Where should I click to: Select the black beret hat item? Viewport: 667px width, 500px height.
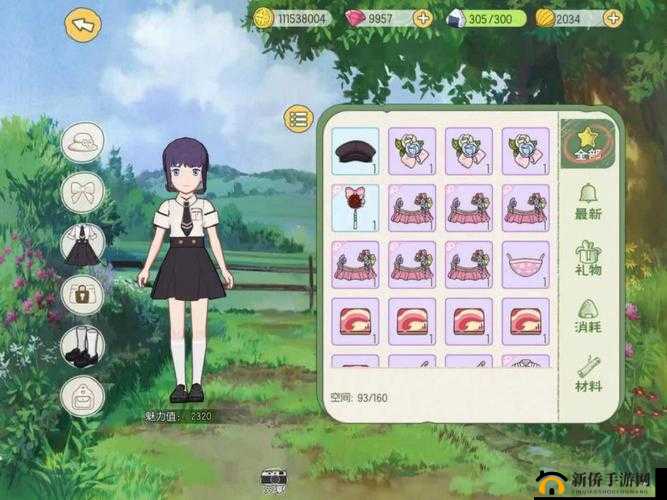click(x=354, y=151)
